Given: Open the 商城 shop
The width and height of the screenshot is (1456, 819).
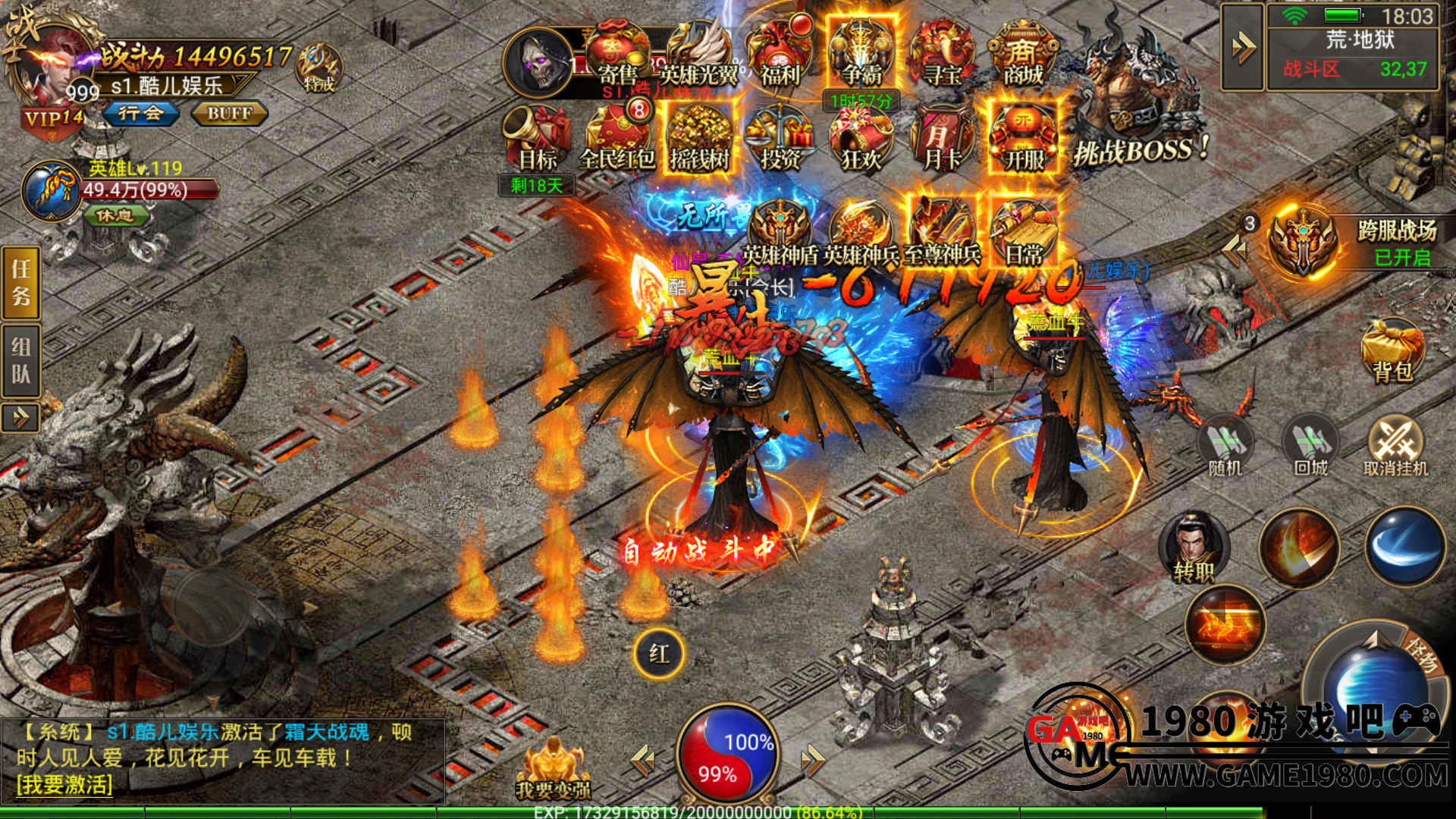Looking at the screenshot, I should [1023, 55].
